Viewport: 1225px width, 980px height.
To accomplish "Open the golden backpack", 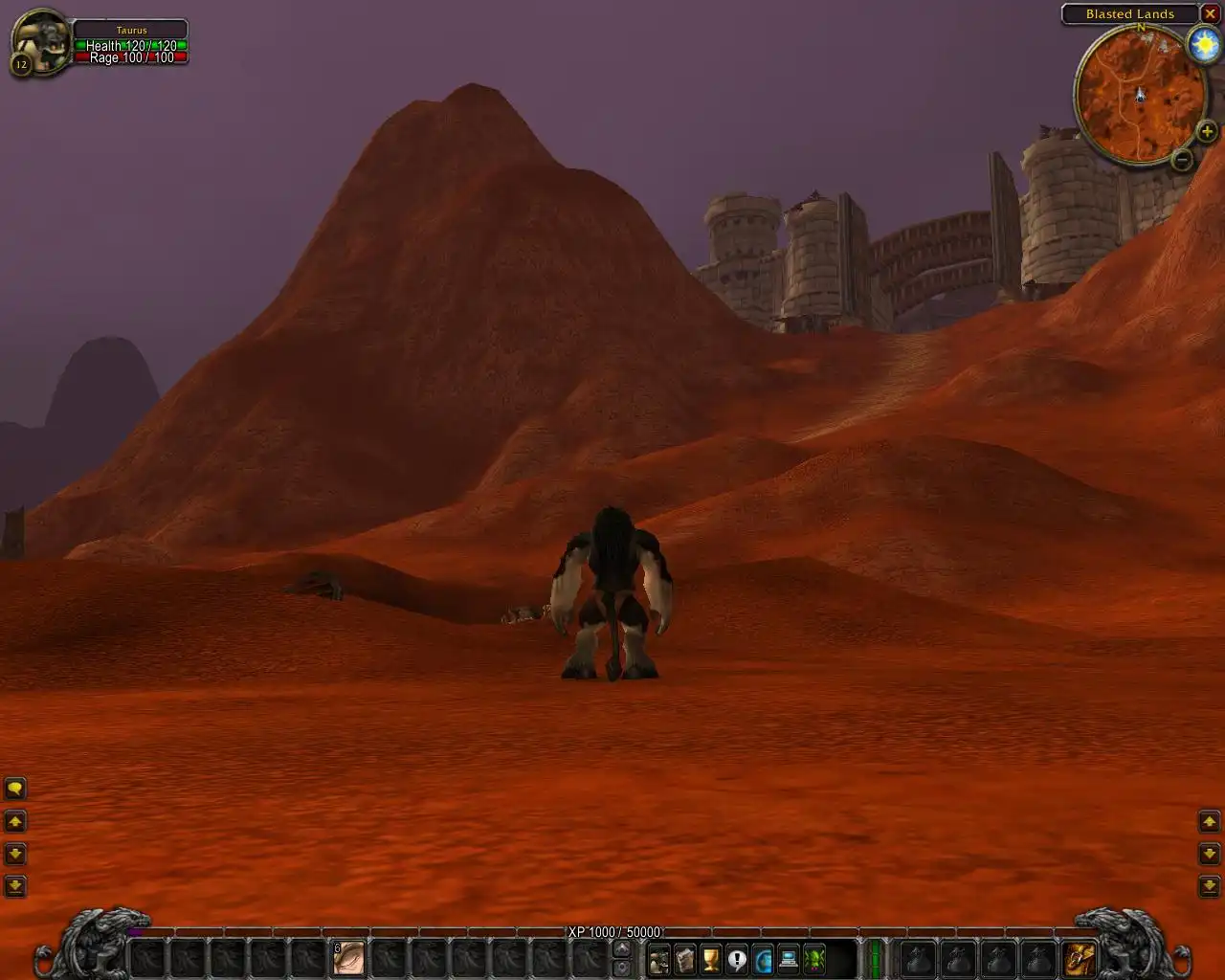I will pos(1079,957).
